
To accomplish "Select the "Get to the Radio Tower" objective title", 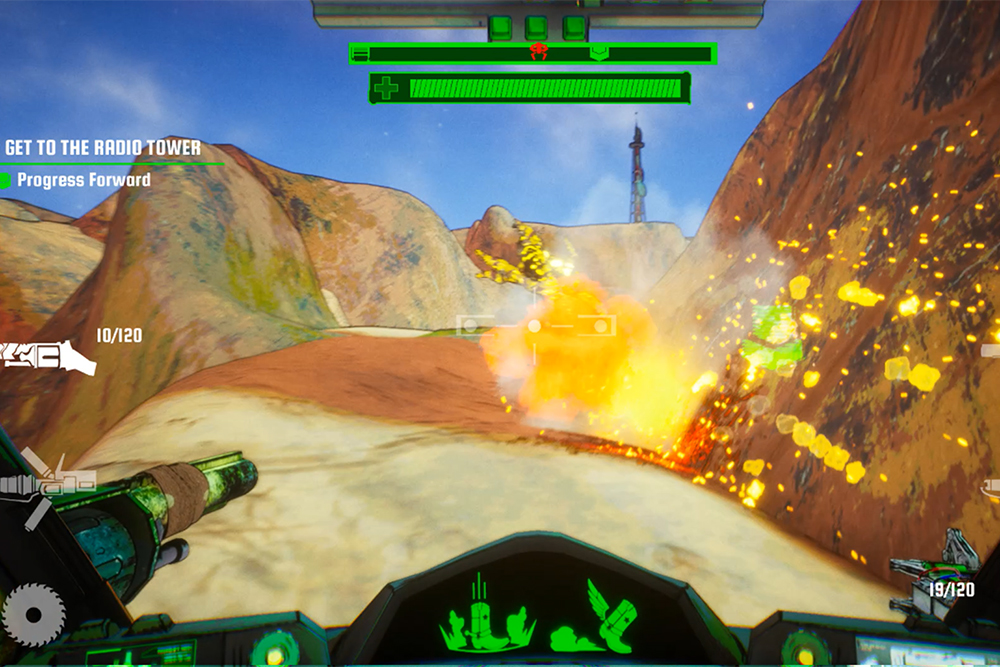I will pyautogui.click(x=103, y=148).
